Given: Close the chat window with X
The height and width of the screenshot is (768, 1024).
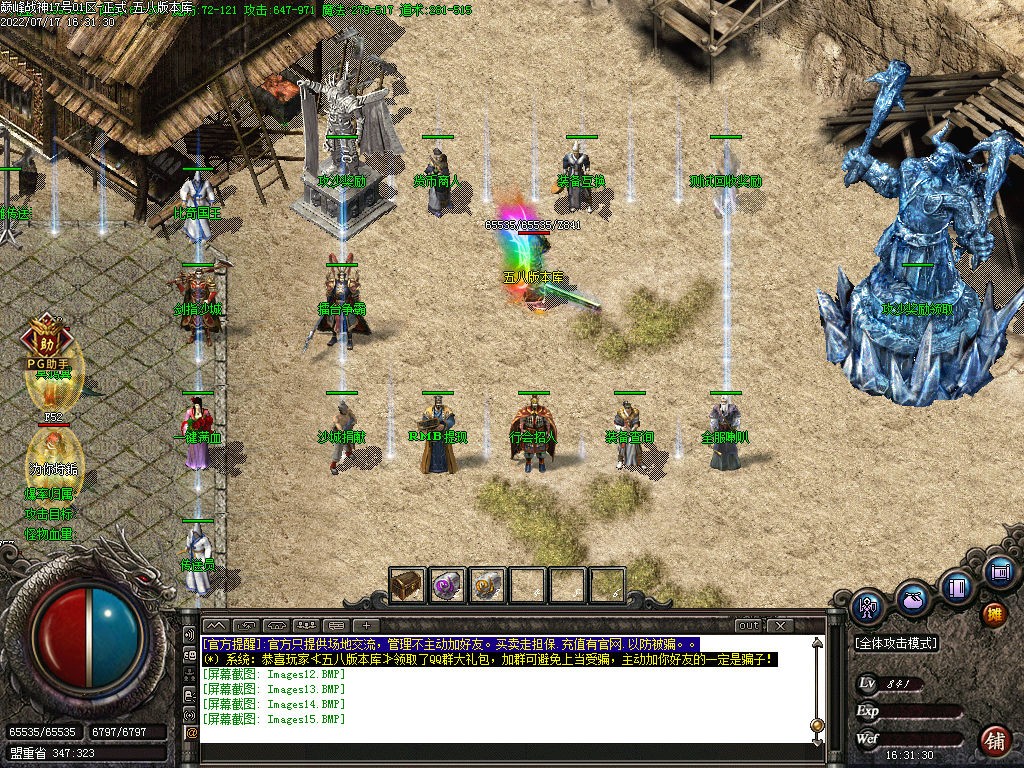Looking at the screenshot, I should coord(780,626).
